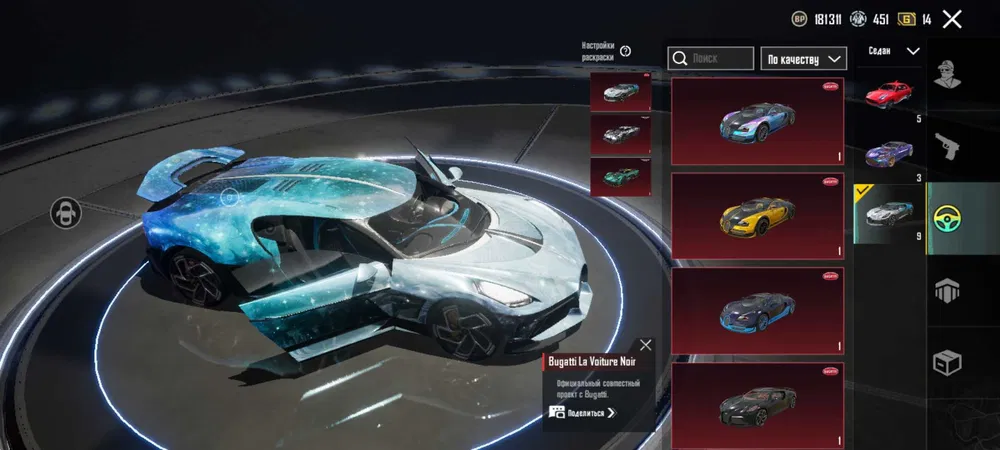This screenshot has width=1000, height=450.
Task: Apply the green paint job thumbnail
Action: (x=620, y=177)
